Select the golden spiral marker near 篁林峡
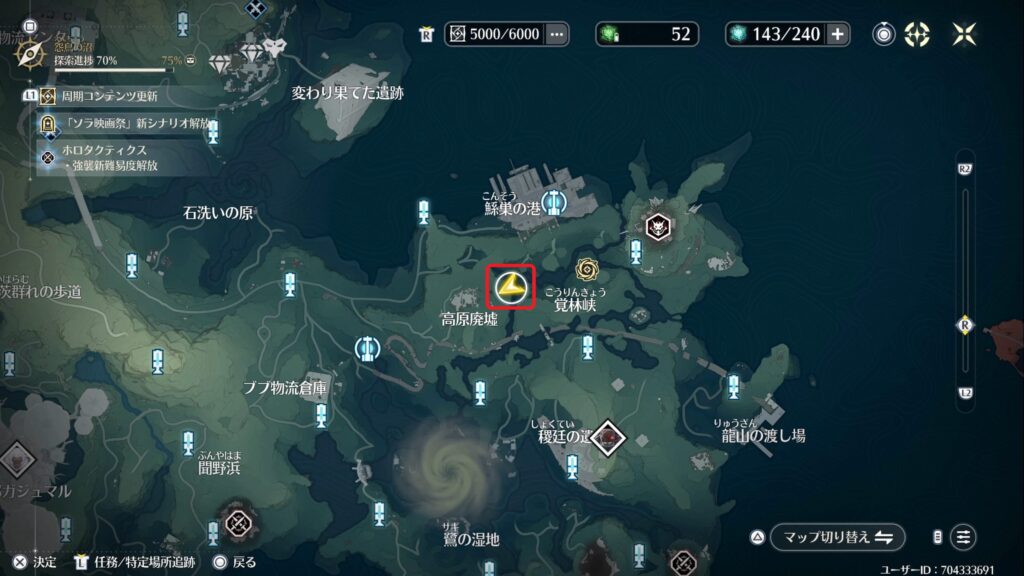1024x576 pixels. tap(587, 268)
